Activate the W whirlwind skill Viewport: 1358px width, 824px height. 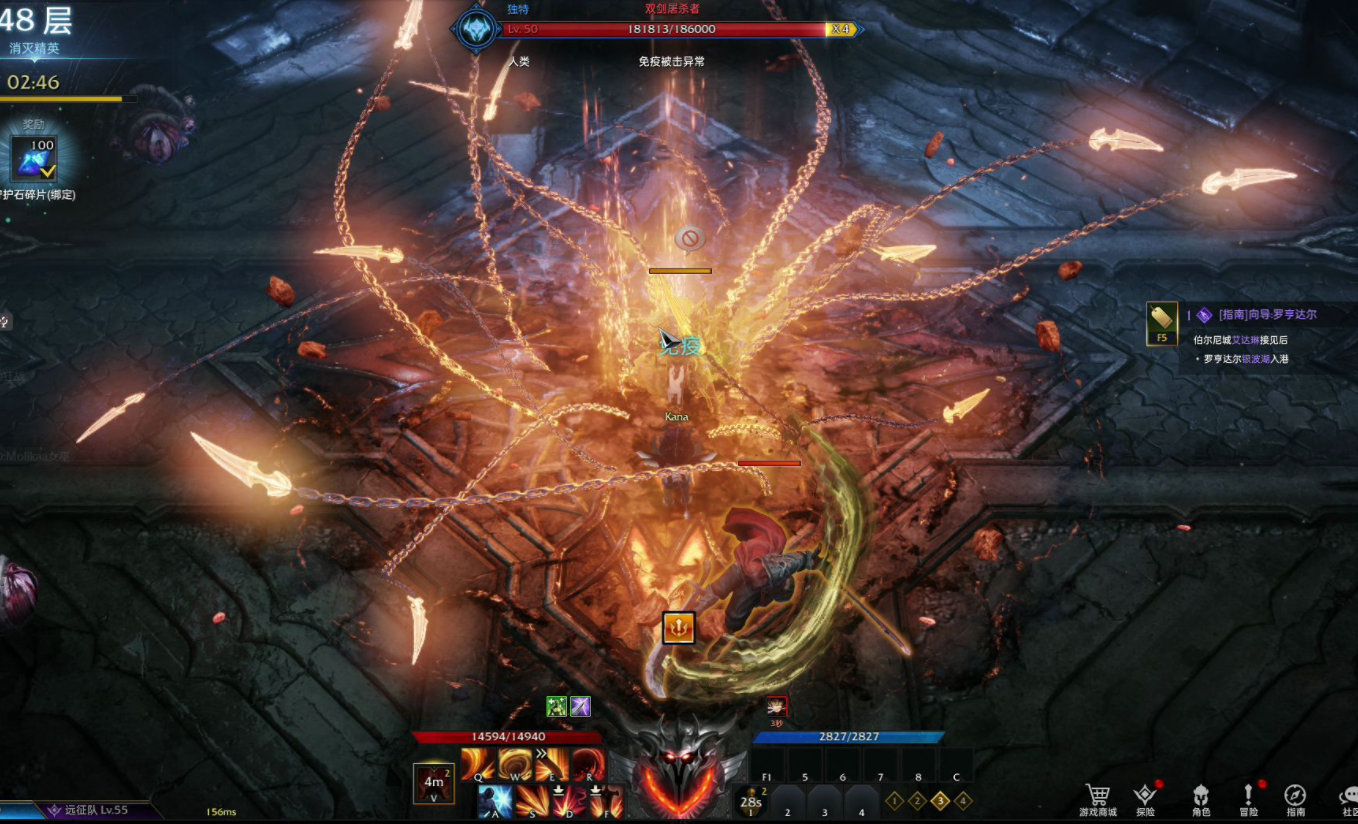515,765
